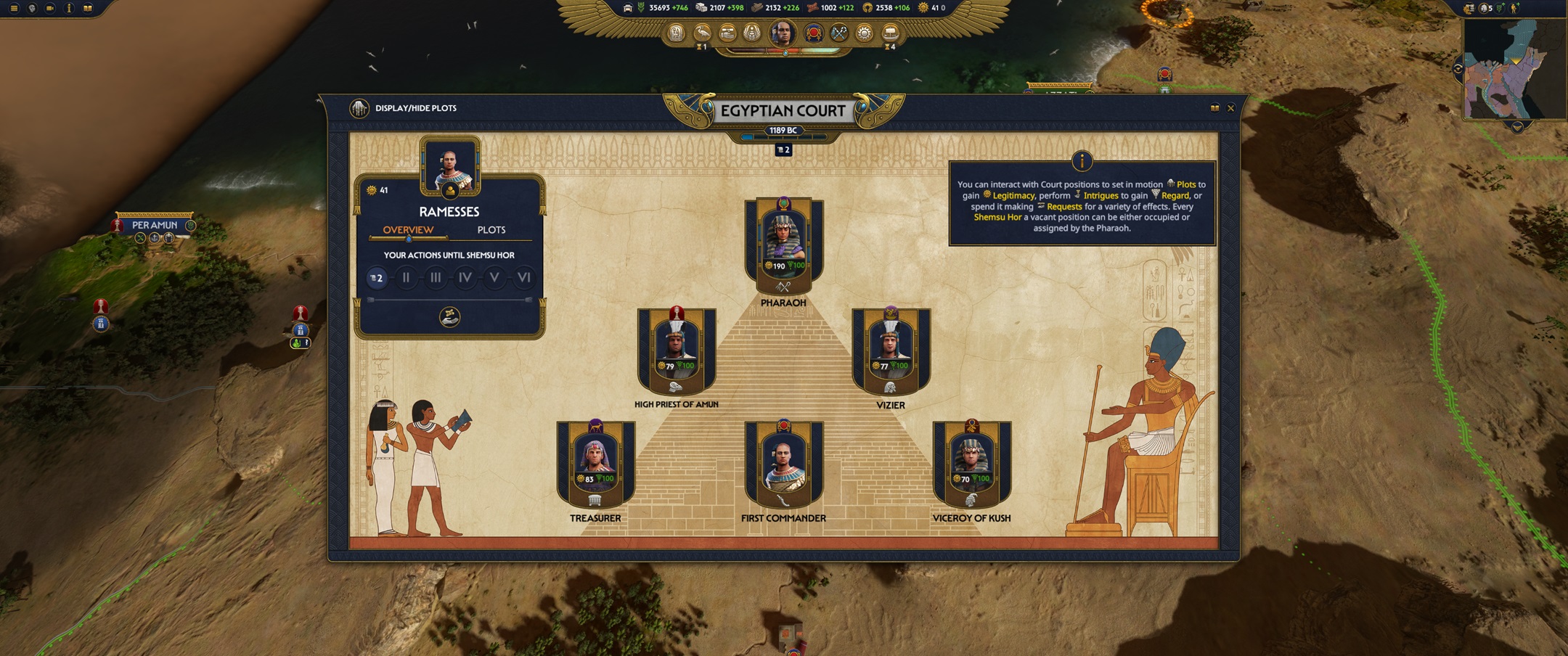Select the heron icon with hourglass counter
This screenshot has height=656, width=1568.
tap(702, 33)
